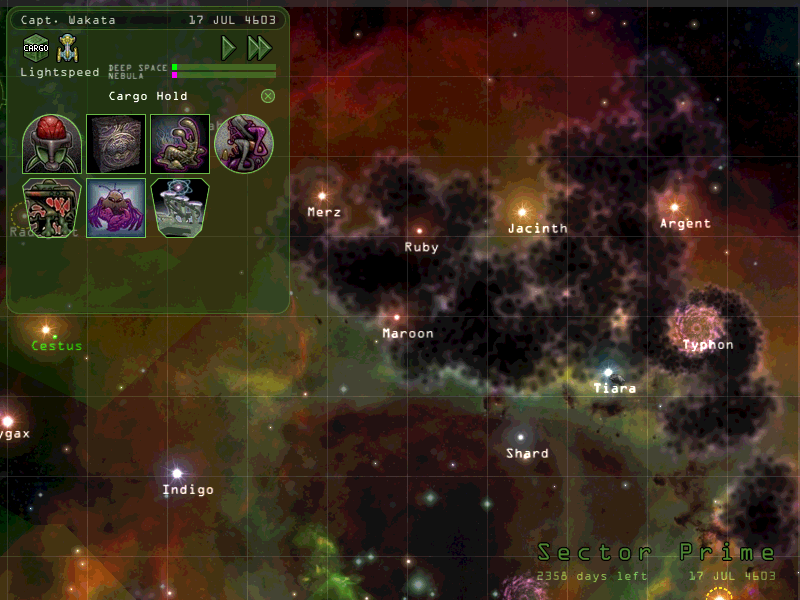Select the red-brained alien head cargo item
The image size is (800, 600).
tap(52, 144)
